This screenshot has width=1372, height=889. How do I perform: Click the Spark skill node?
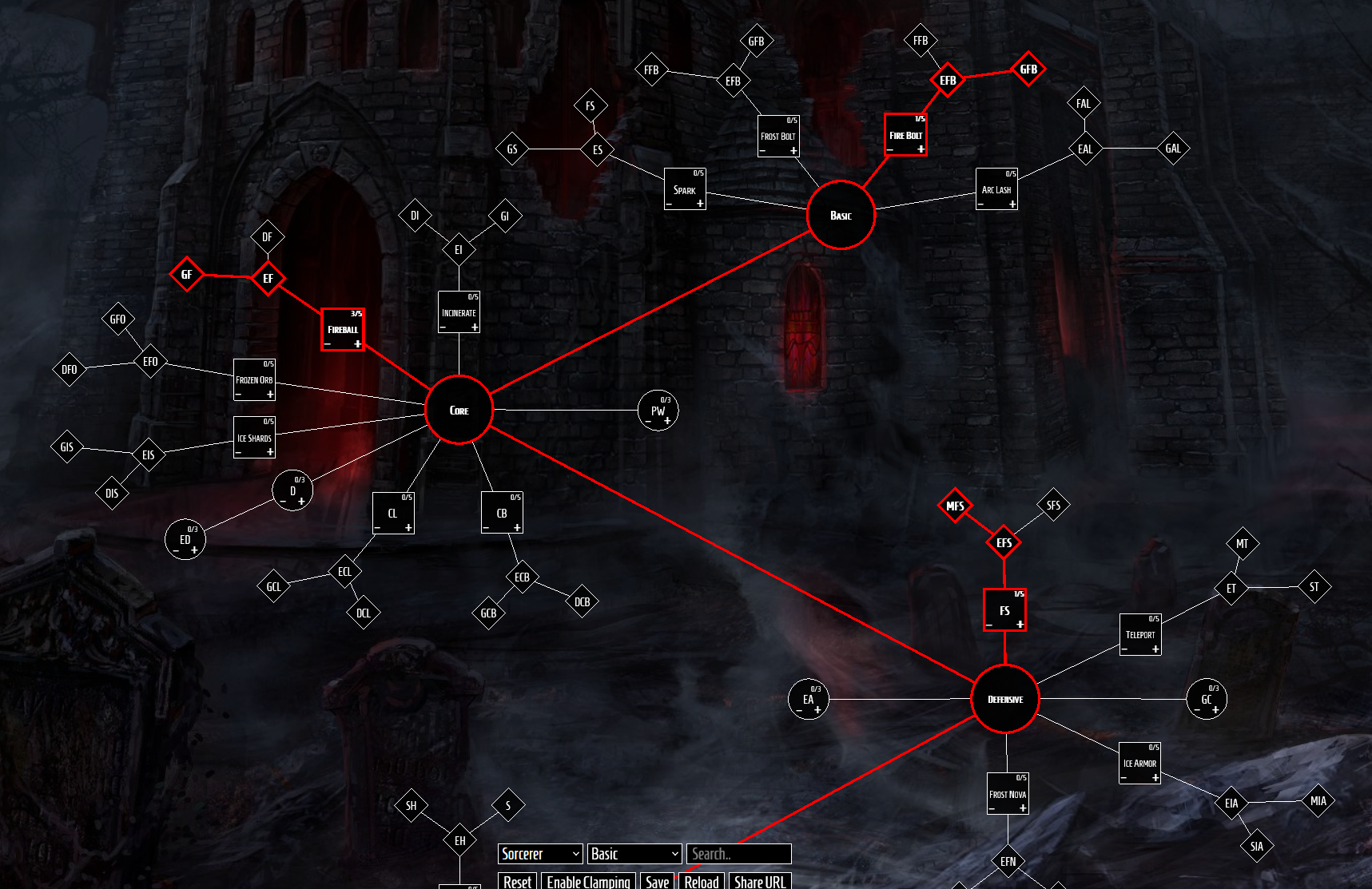pos(685,188)
